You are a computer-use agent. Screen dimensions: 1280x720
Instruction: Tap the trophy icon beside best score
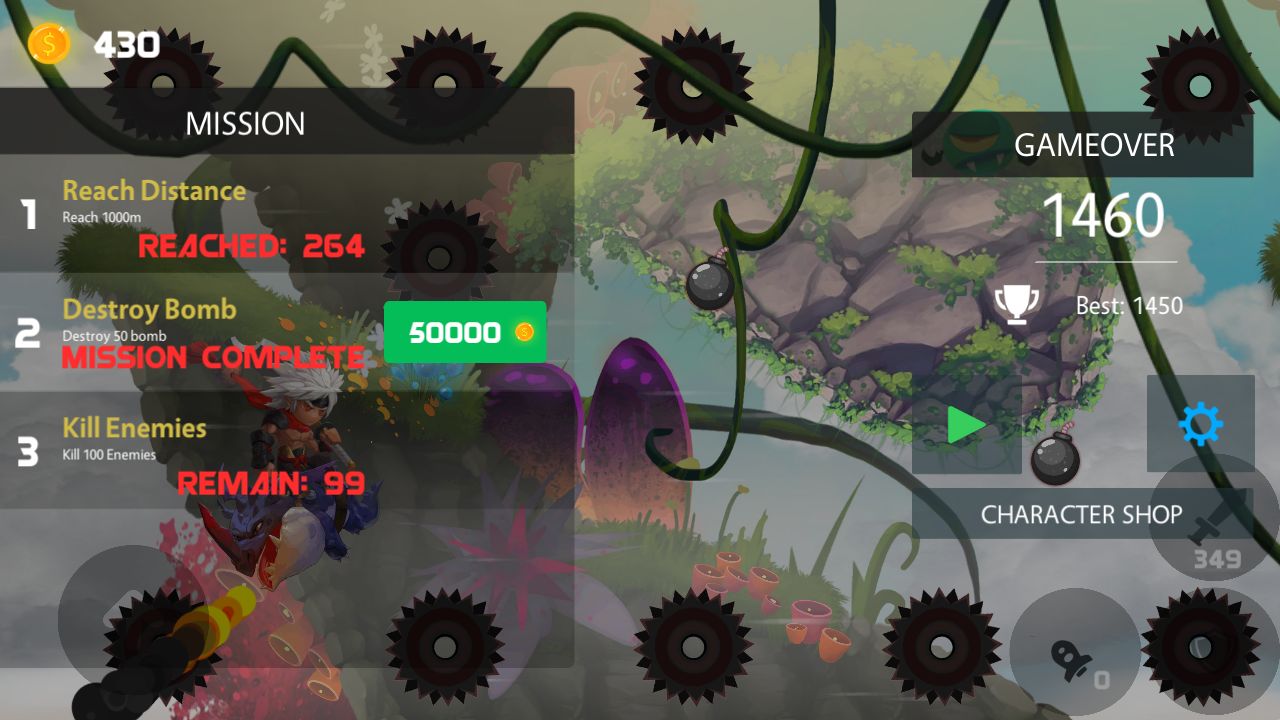pyautogui.click(x=1017, y=305)
